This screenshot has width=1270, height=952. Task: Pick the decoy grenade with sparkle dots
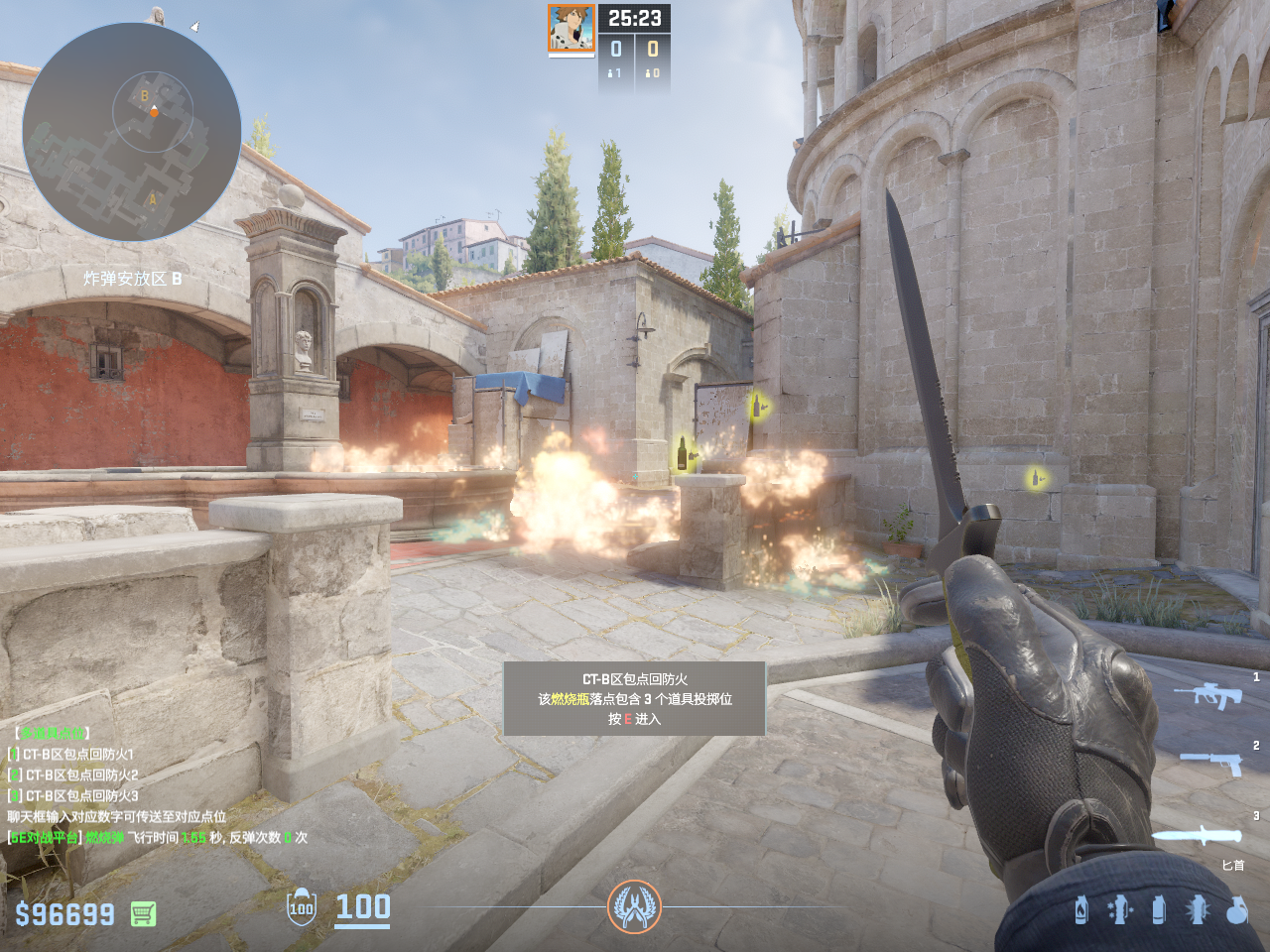pyautogui.click(x=1119, y=909)
